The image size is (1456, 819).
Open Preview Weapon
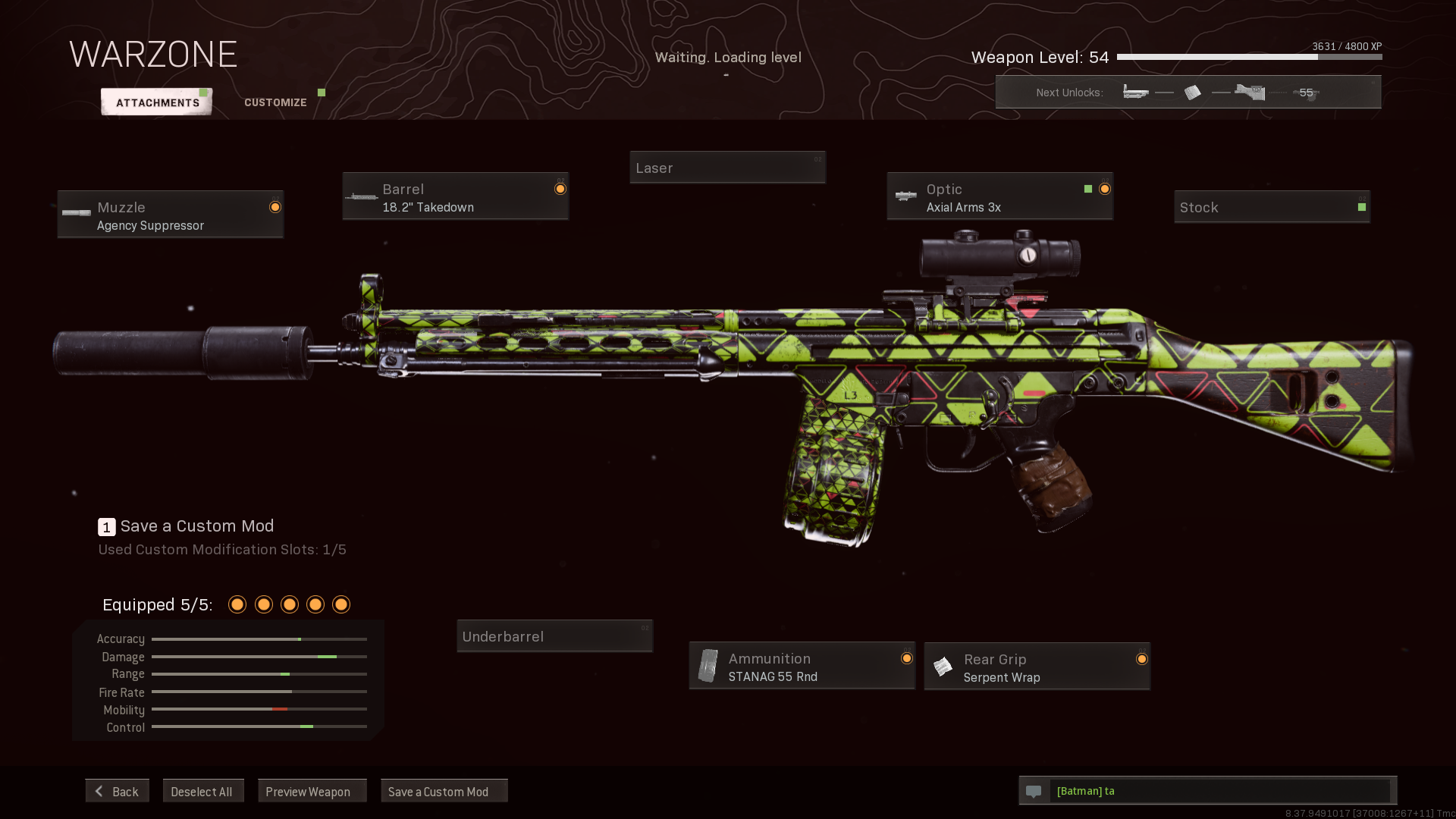point(312,791)
